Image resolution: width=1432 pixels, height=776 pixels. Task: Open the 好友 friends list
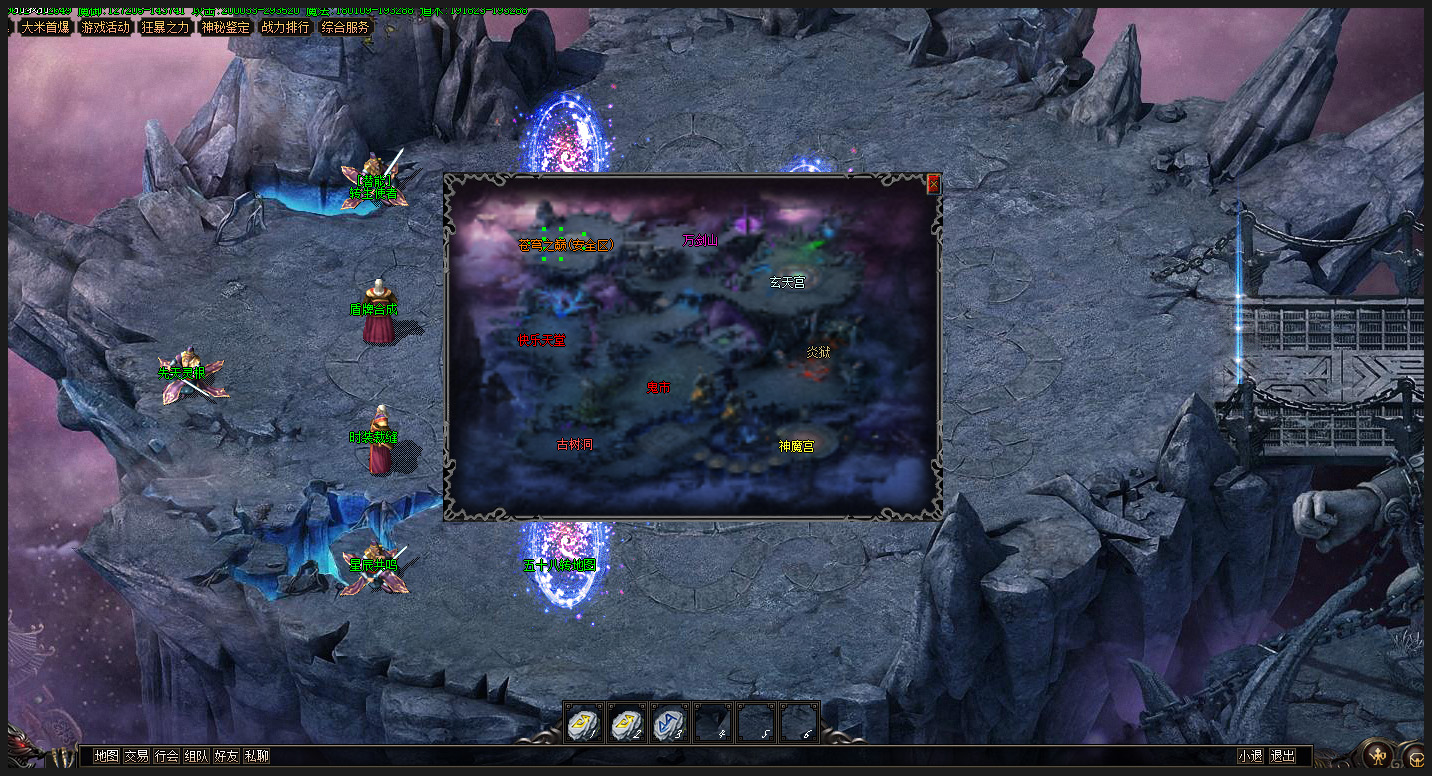click(x=226, y=756)
